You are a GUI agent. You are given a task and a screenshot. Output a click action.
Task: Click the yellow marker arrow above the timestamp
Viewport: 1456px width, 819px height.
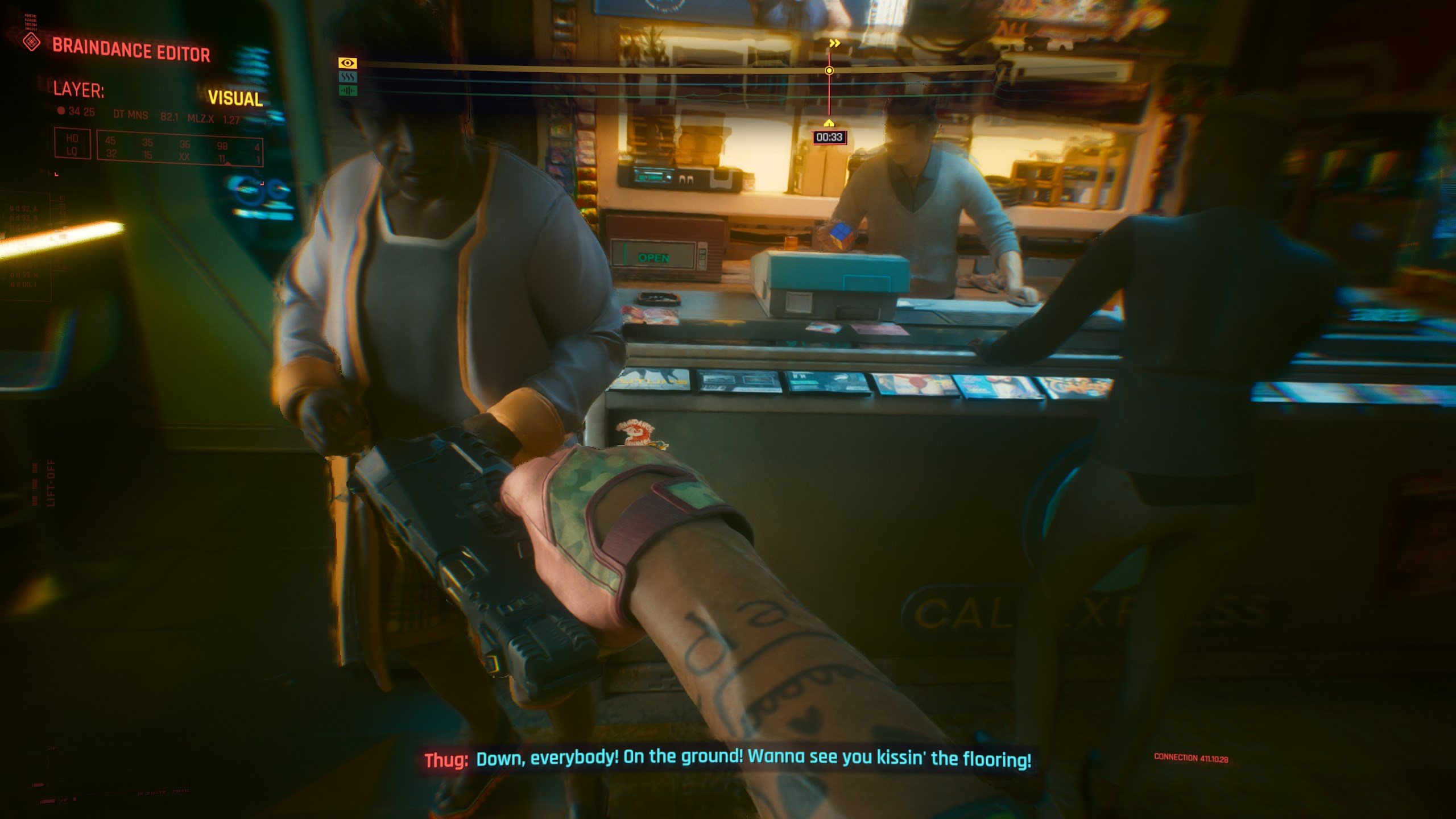click(828, 122)
